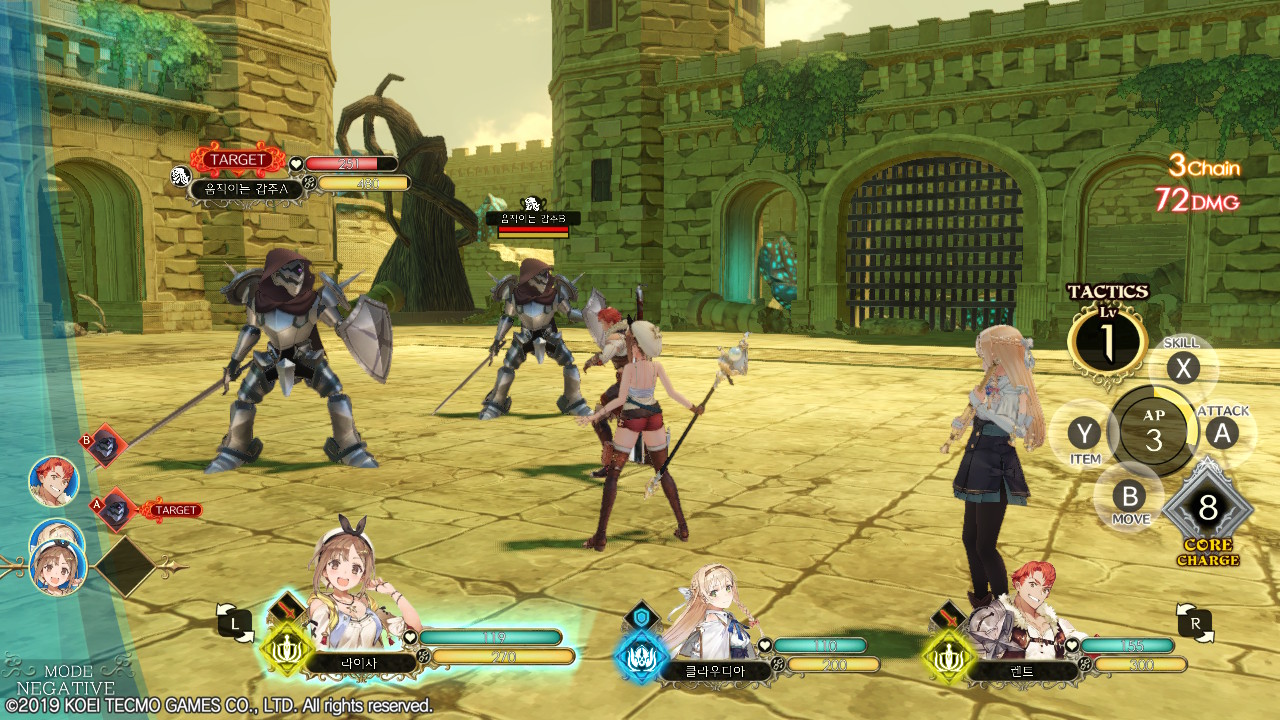Viewport: 1280px width, 720px height.
Task: Select enemy B marker on turn timeline
Action: (x=104, y=446)
